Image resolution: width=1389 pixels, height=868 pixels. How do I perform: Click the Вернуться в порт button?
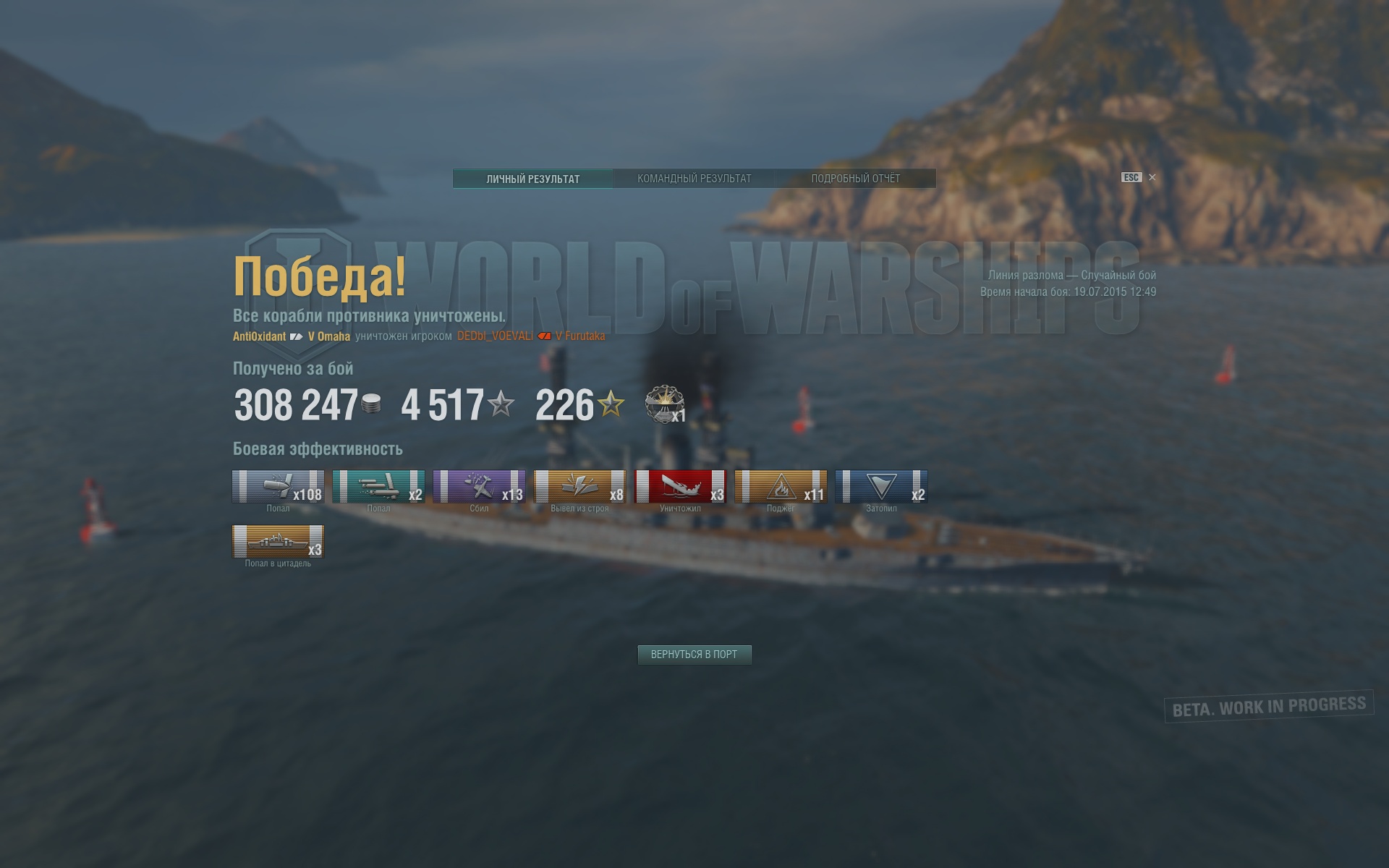(694, 655)
